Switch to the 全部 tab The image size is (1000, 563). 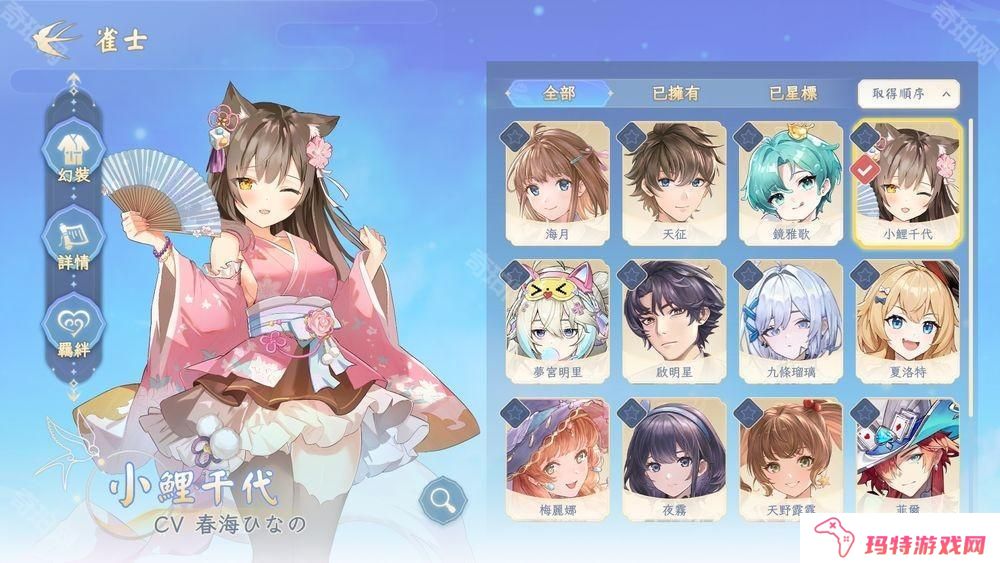559,93
